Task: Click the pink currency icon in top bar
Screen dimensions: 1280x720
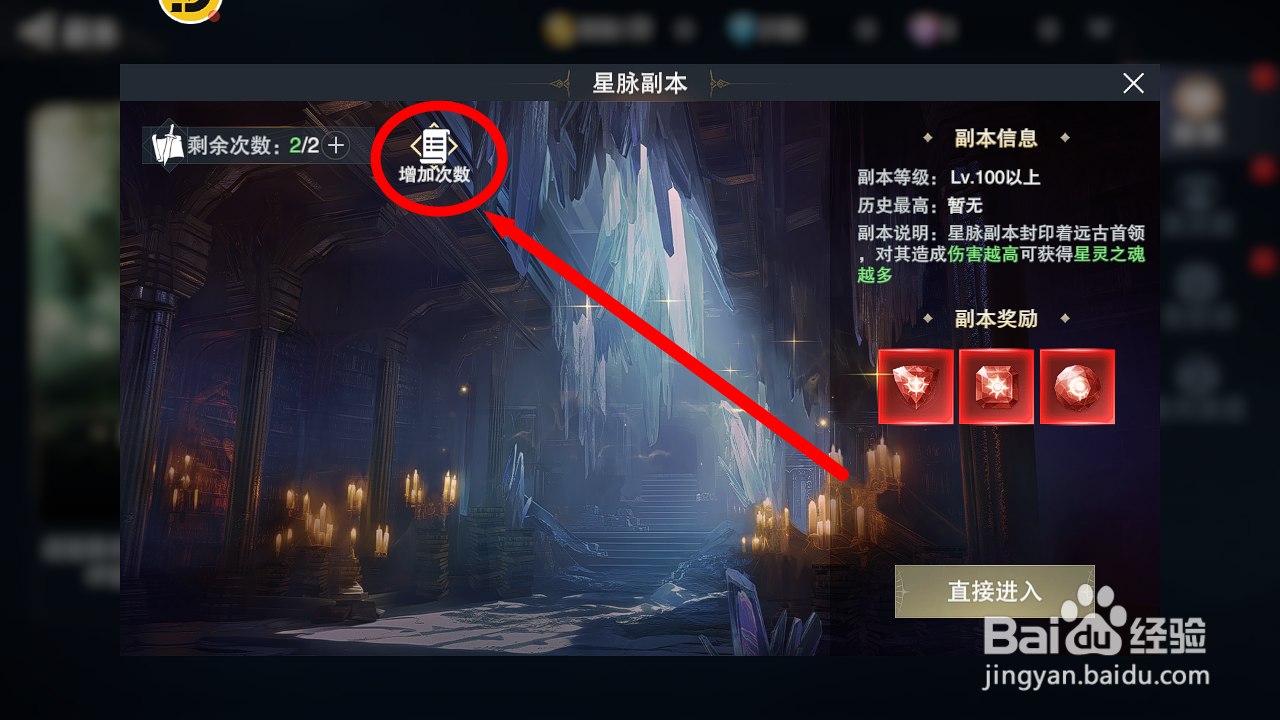Action: (924, 30)
